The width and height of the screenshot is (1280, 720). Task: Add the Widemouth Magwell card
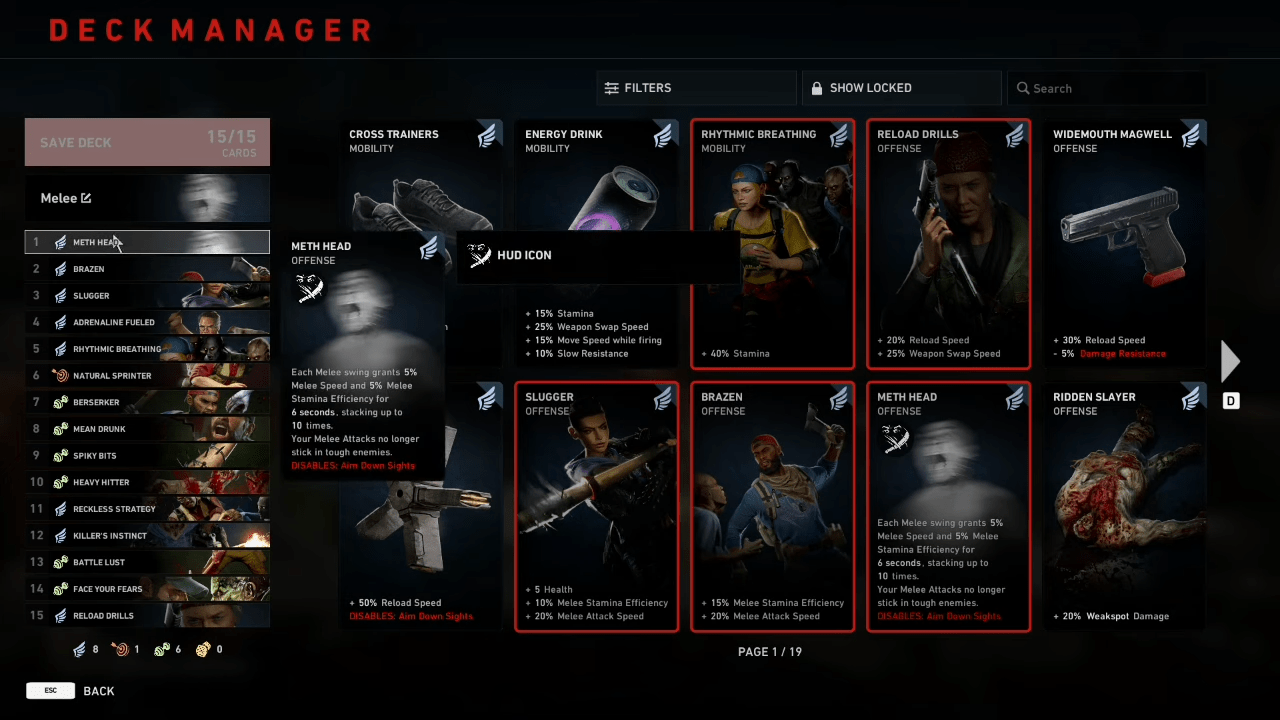[x=1124, y=244]
